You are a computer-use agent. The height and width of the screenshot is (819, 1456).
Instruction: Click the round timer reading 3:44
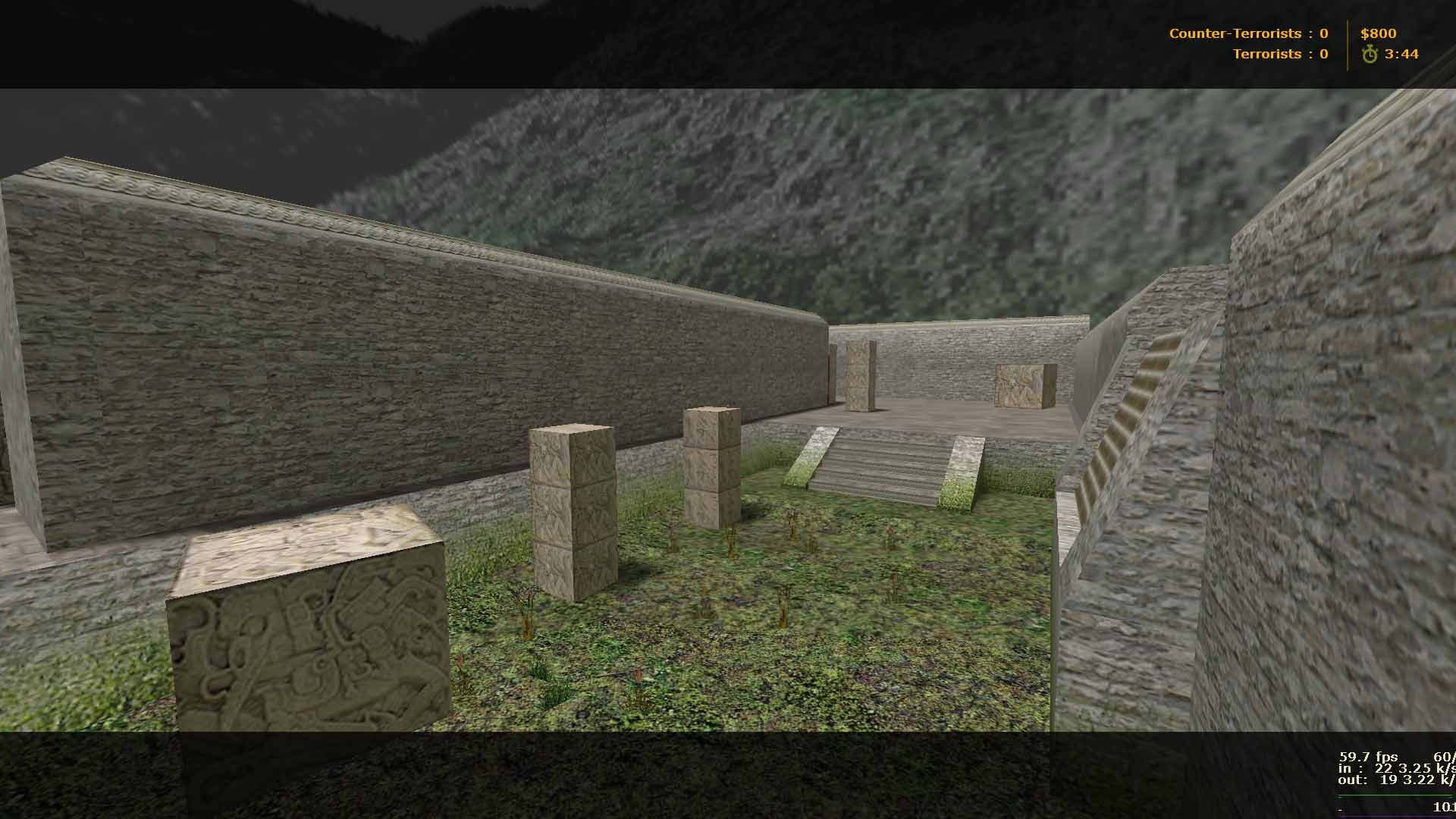pos(1403,54)
